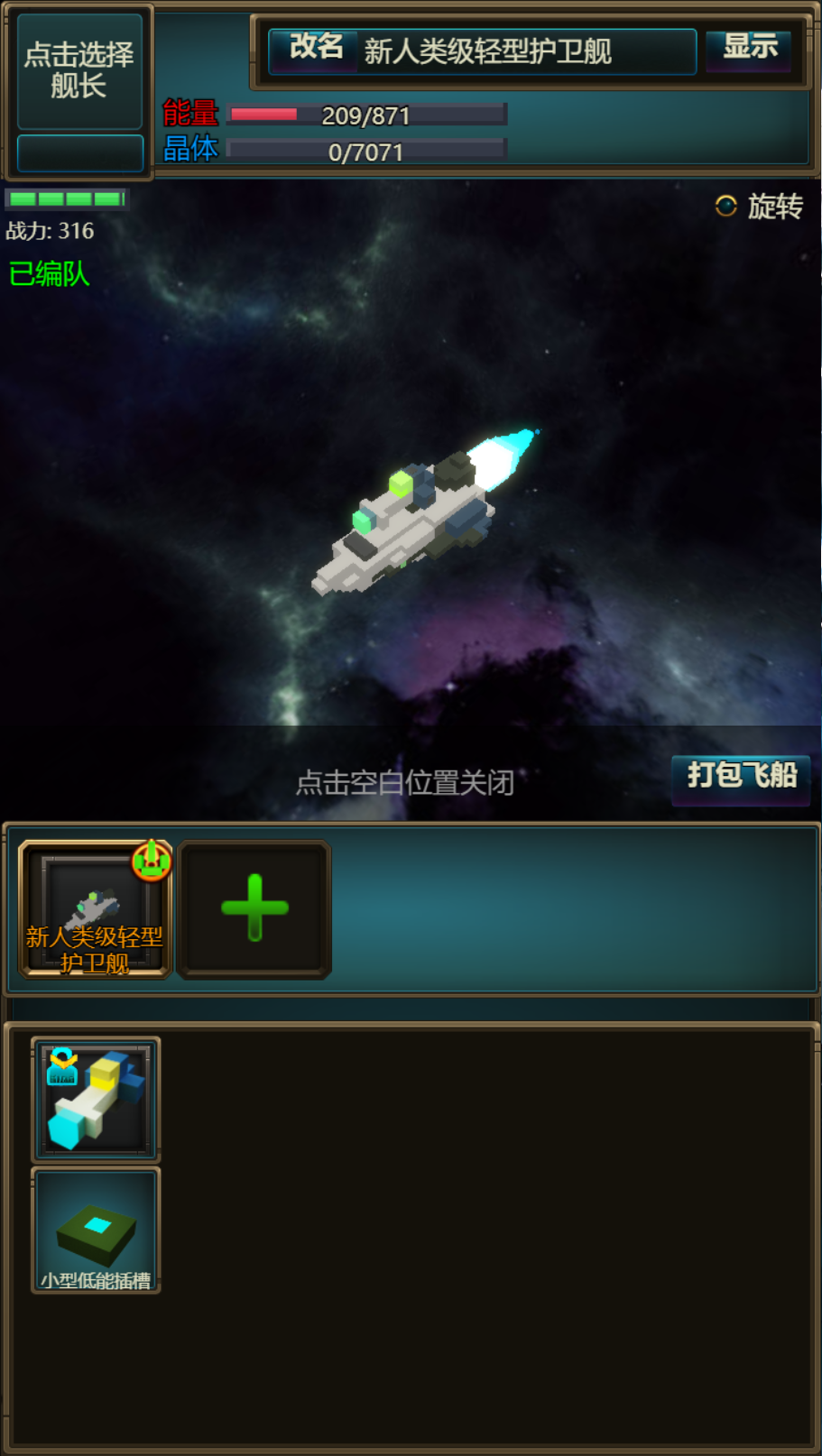Click the captain selection button

(79, 70)
